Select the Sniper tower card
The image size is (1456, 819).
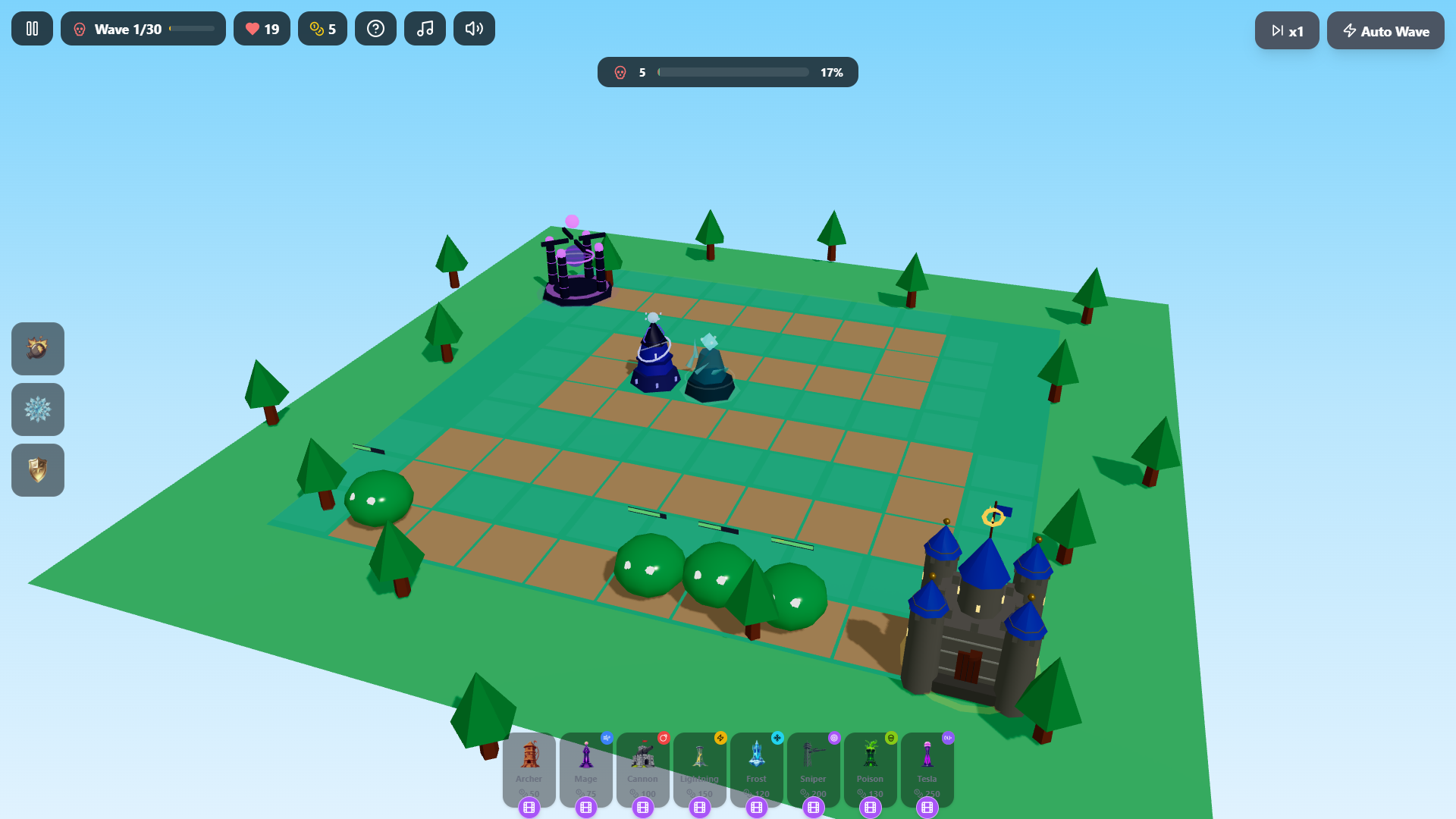[813, 766]
